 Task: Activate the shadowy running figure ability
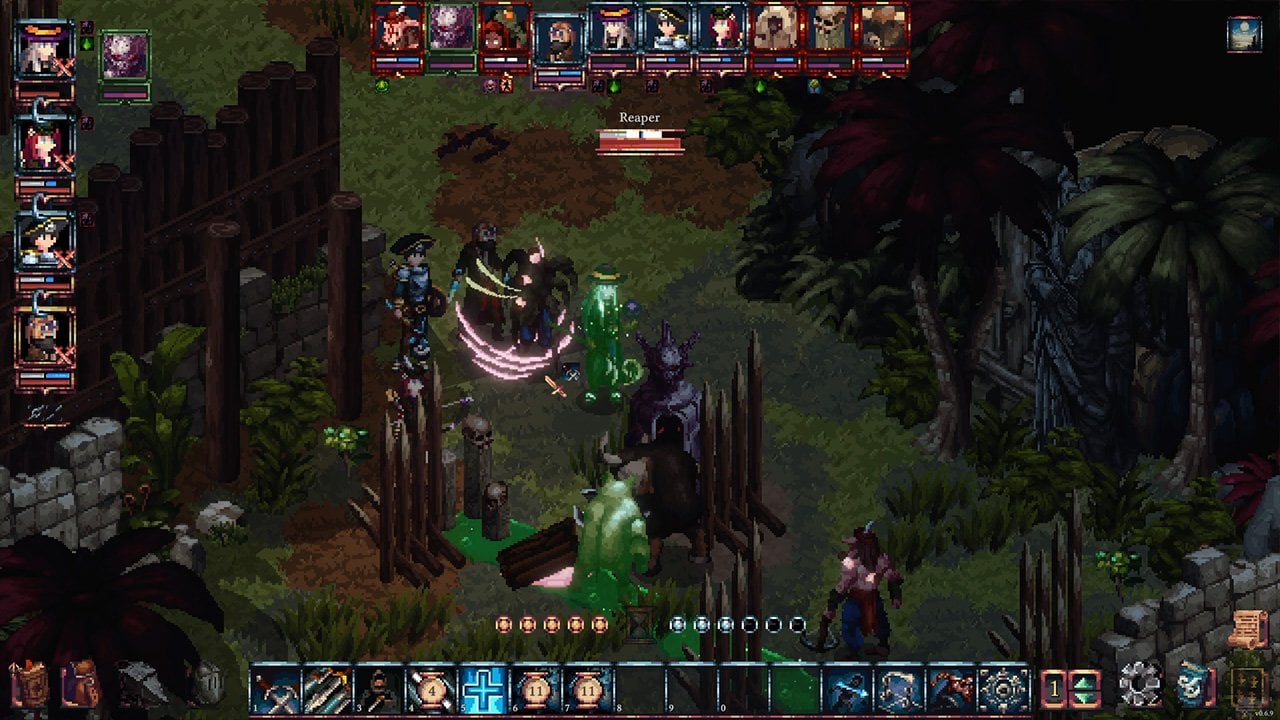click(x=848, y=690)
